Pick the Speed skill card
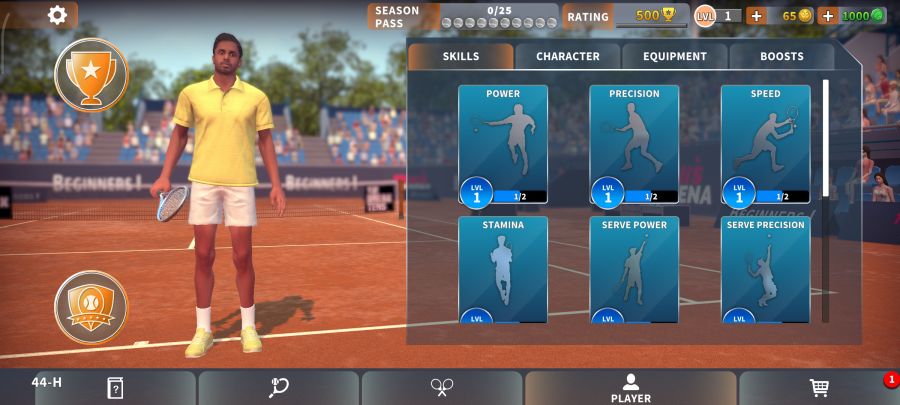The image size is (900, 405). point(765,144)
